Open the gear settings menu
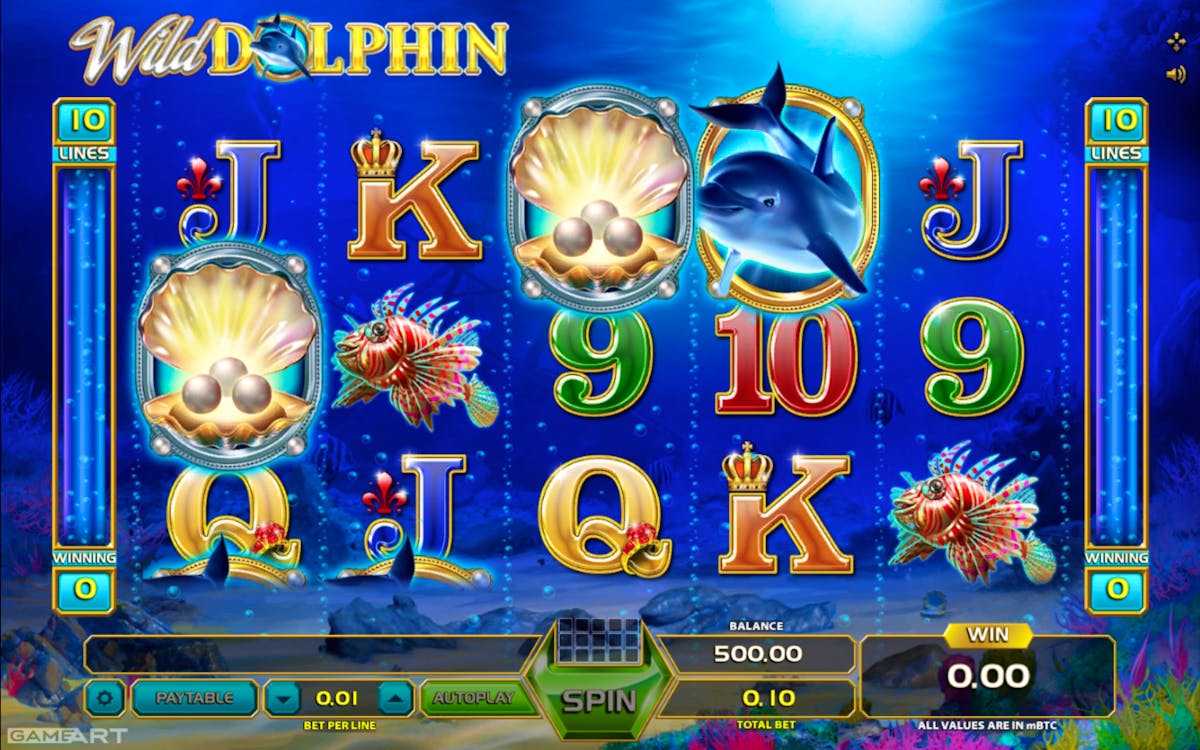Screen dimensions: 1200x750 pos(105,698)
